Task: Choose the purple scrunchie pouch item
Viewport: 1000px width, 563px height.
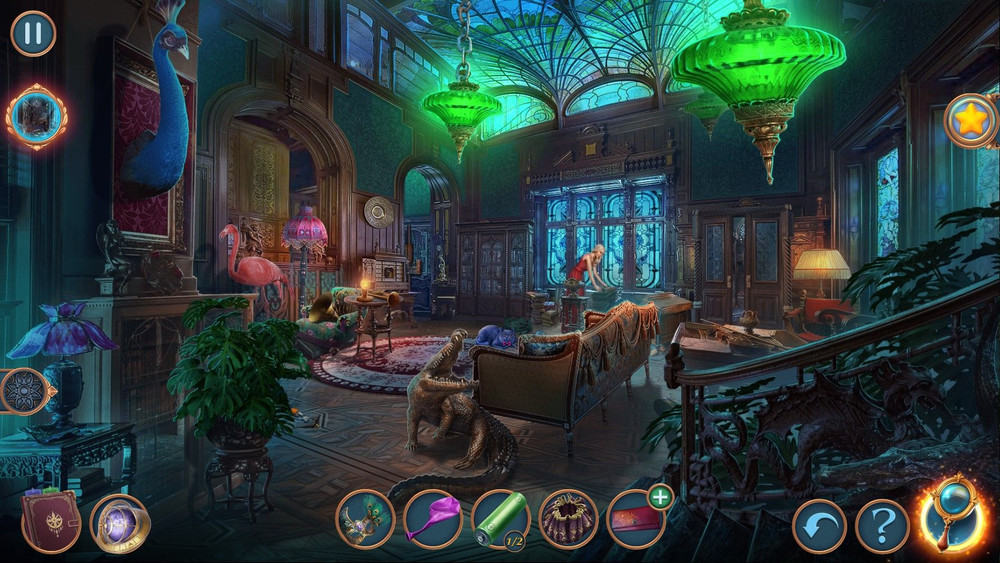Action: tap(568, 519)
